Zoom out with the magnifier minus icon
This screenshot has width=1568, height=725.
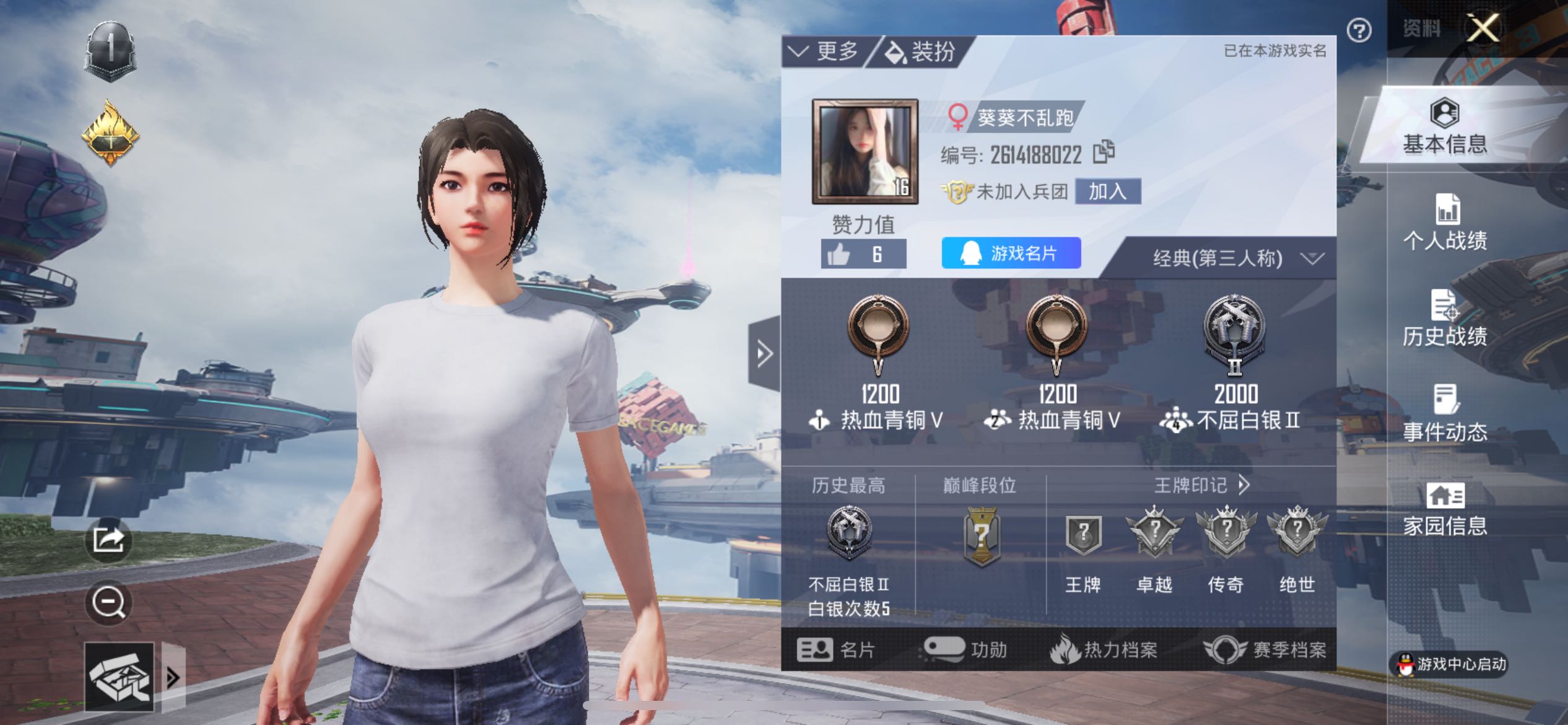pyautogui.click(x=108, y=602)
